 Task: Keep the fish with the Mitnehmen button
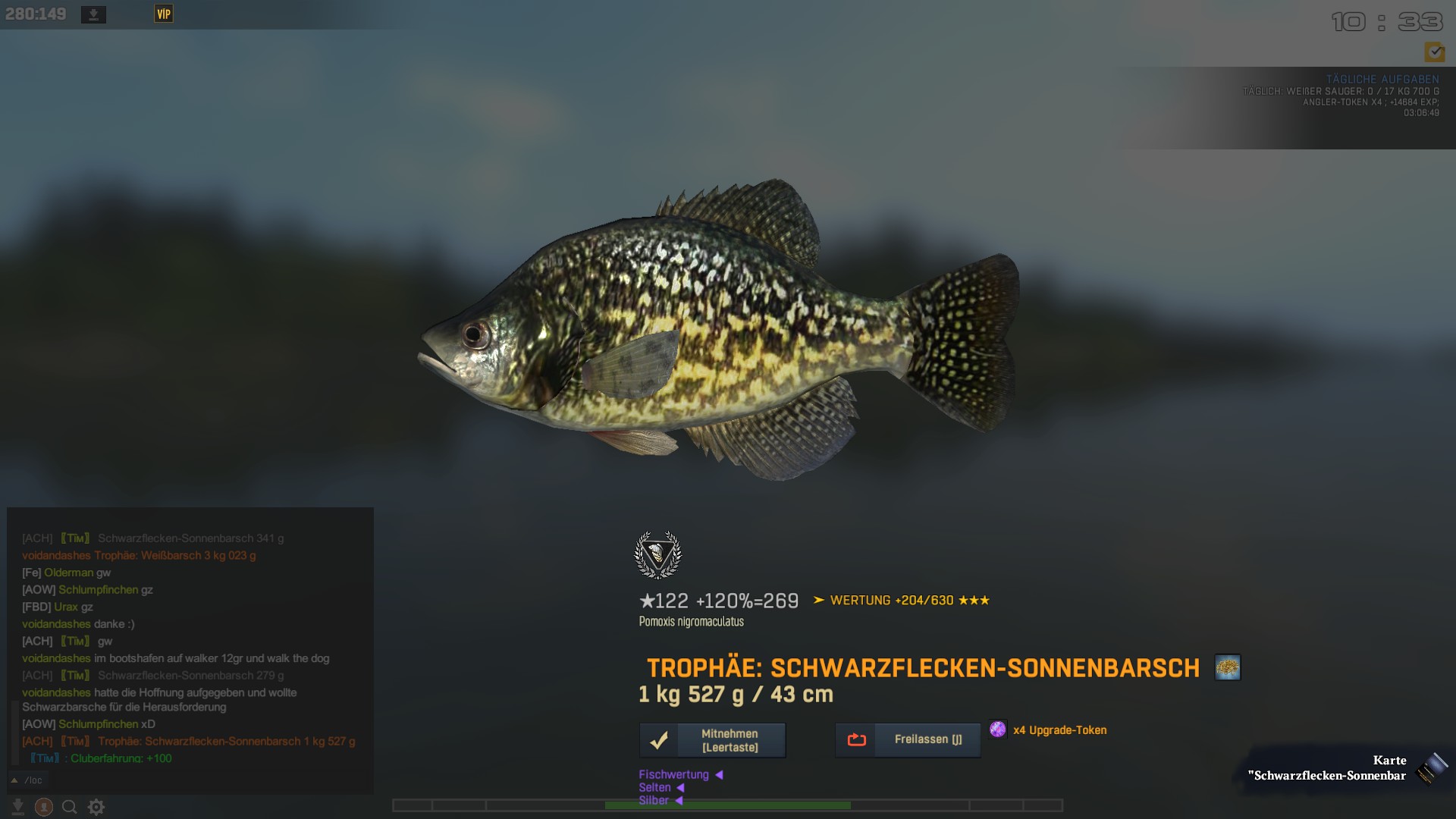coord(712,740)
